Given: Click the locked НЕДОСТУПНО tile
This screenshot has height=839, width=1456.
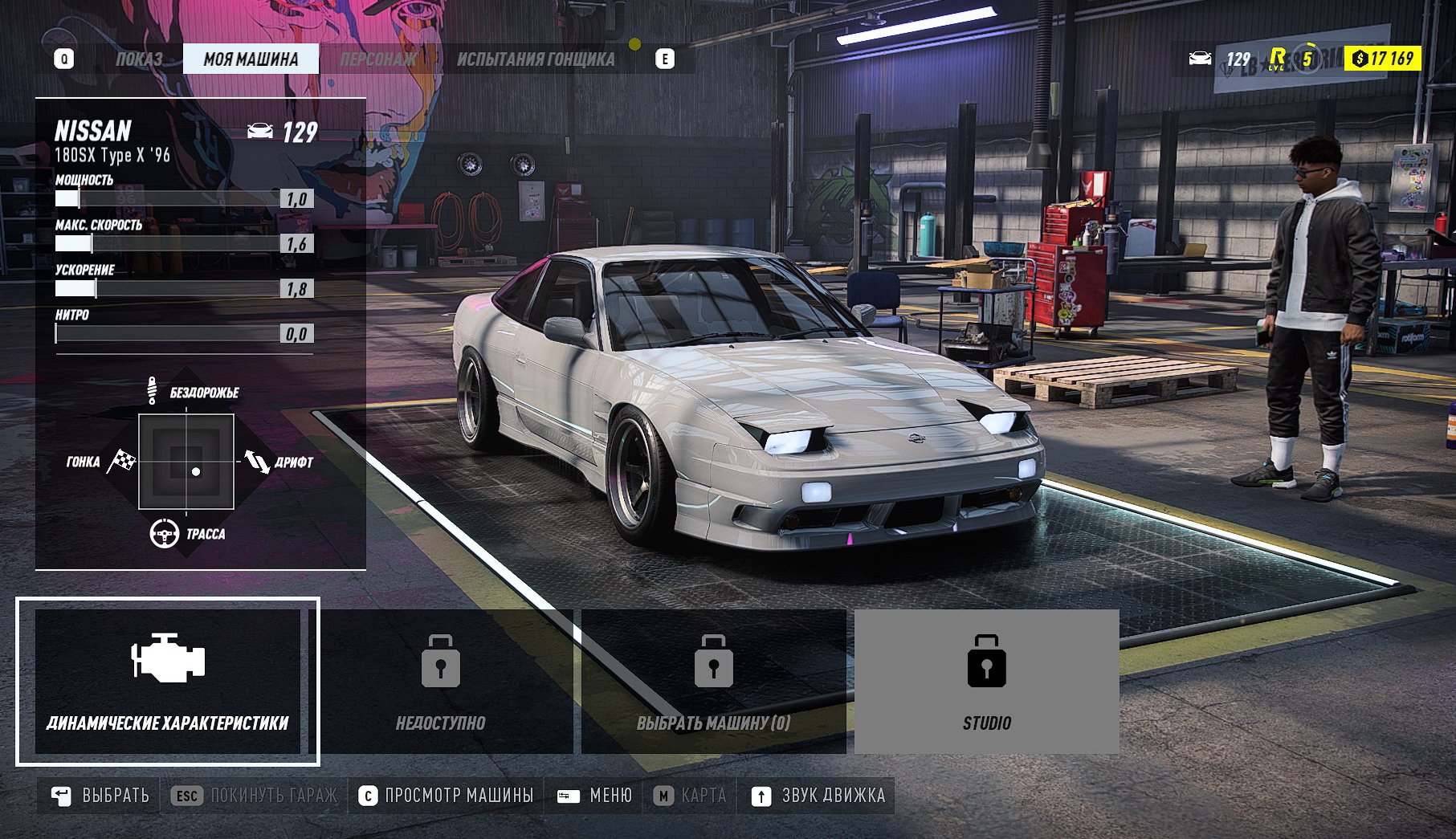Looking at the screenshot, I should point(441,681).
